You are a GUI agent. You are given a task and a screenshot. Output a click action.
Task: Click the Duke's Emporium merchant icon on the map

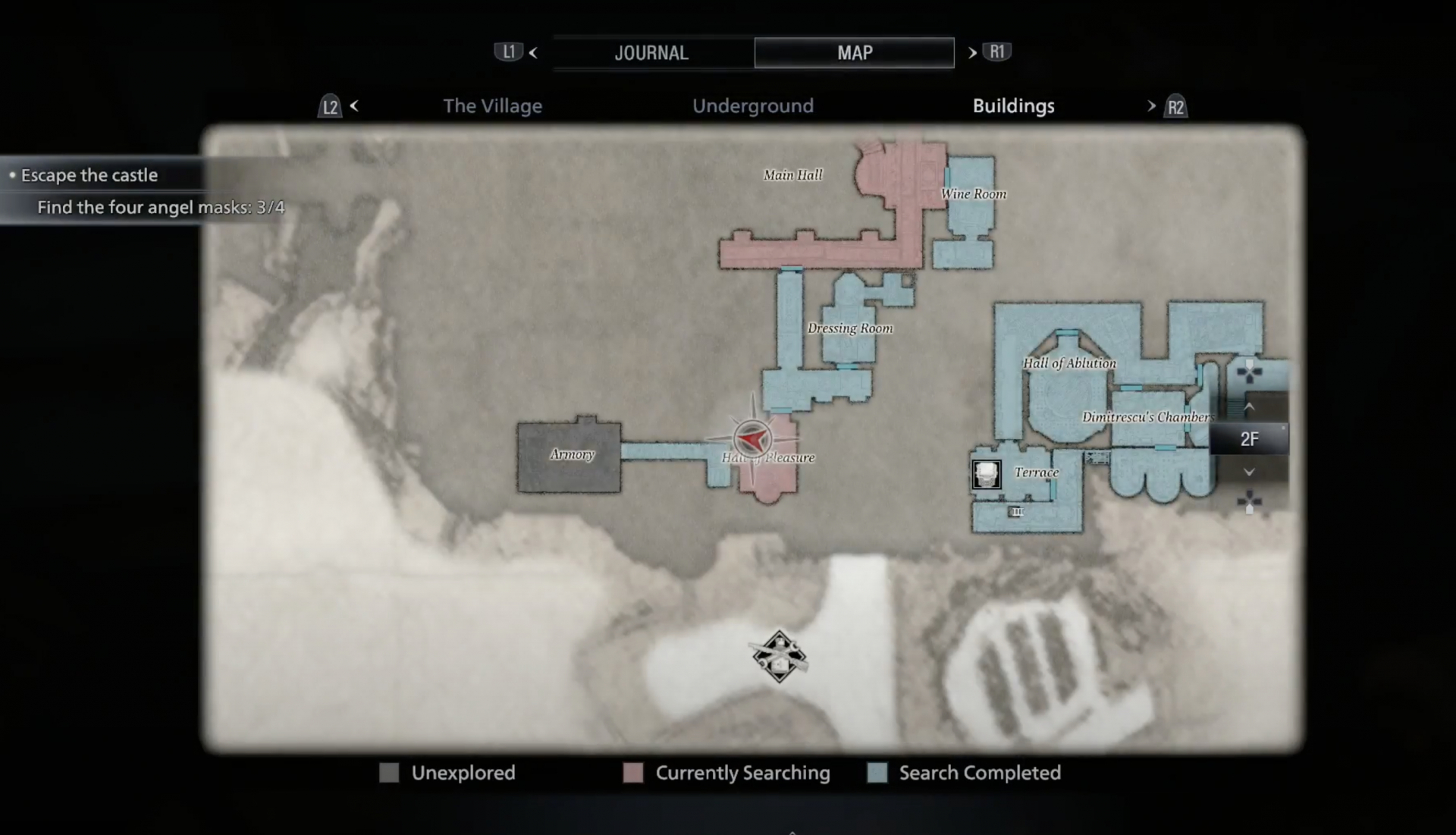click(779, 656)
